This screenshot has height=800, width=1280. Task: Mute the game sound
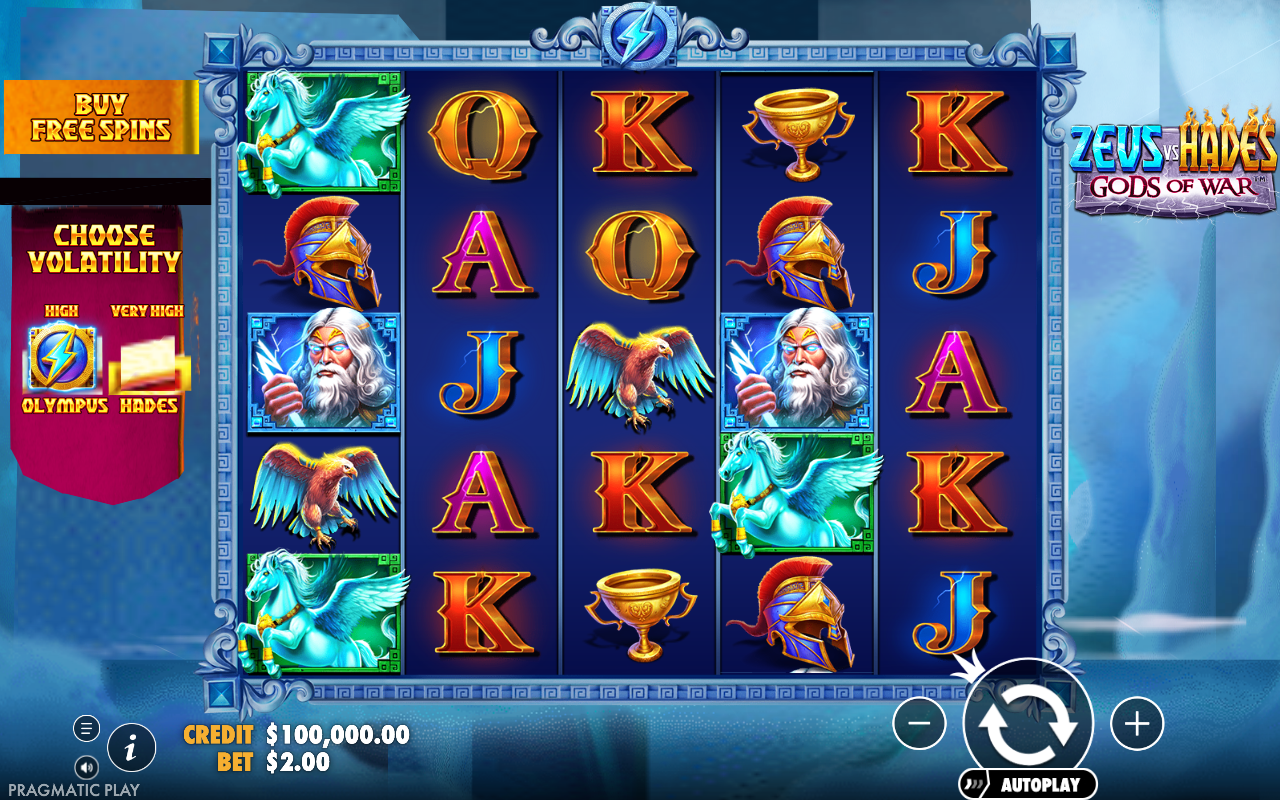[x=85, y=767]
